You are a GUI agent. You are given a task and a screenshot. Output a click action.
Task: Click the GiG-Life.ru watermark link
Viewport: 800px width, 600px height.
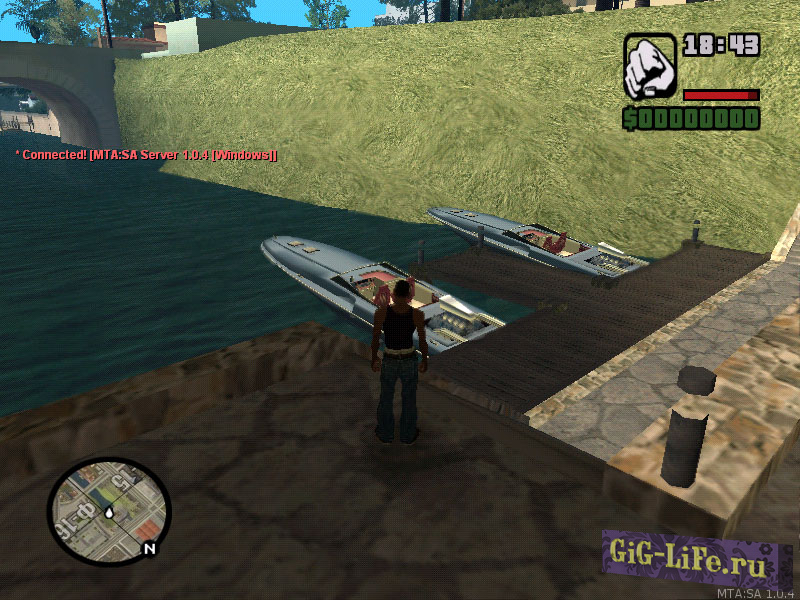tap(697, 565)
